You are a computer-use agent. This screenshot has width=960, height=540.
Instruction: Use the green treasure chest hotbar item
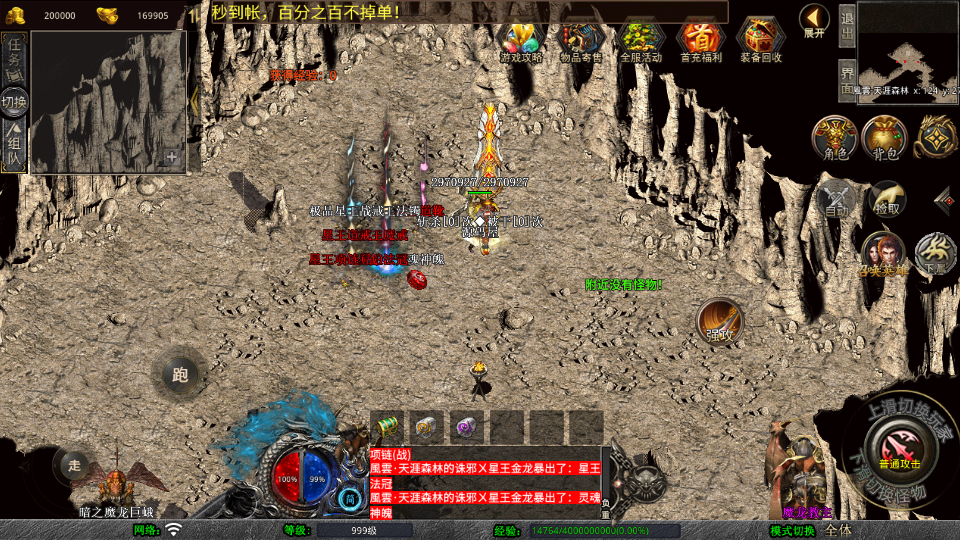tap(386, 427)
